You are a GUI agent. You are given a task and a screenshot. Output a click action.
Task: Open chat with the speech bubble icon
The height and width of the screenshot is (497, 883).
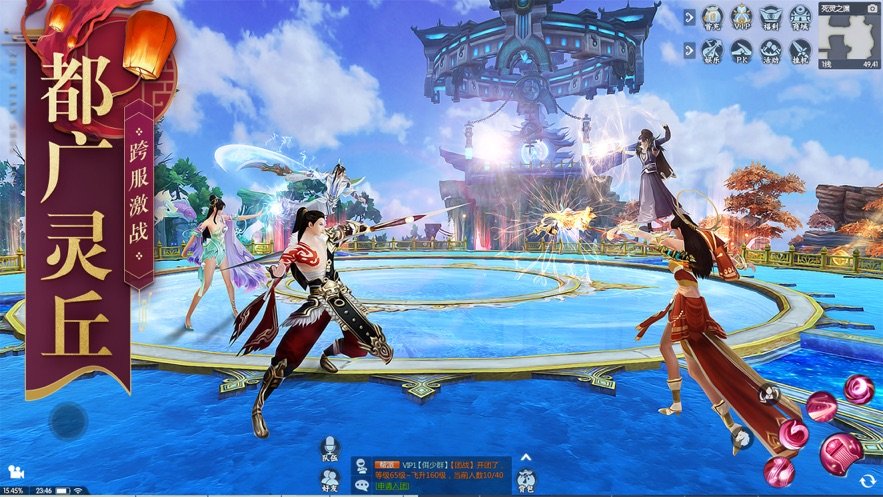tap(360, 485)
